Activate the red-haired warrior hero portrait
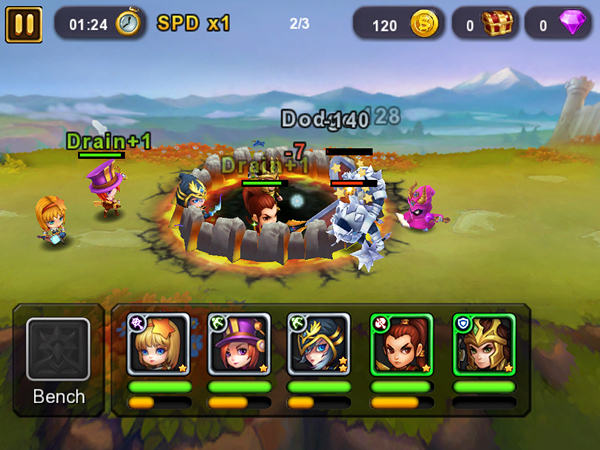 [401, 344]
